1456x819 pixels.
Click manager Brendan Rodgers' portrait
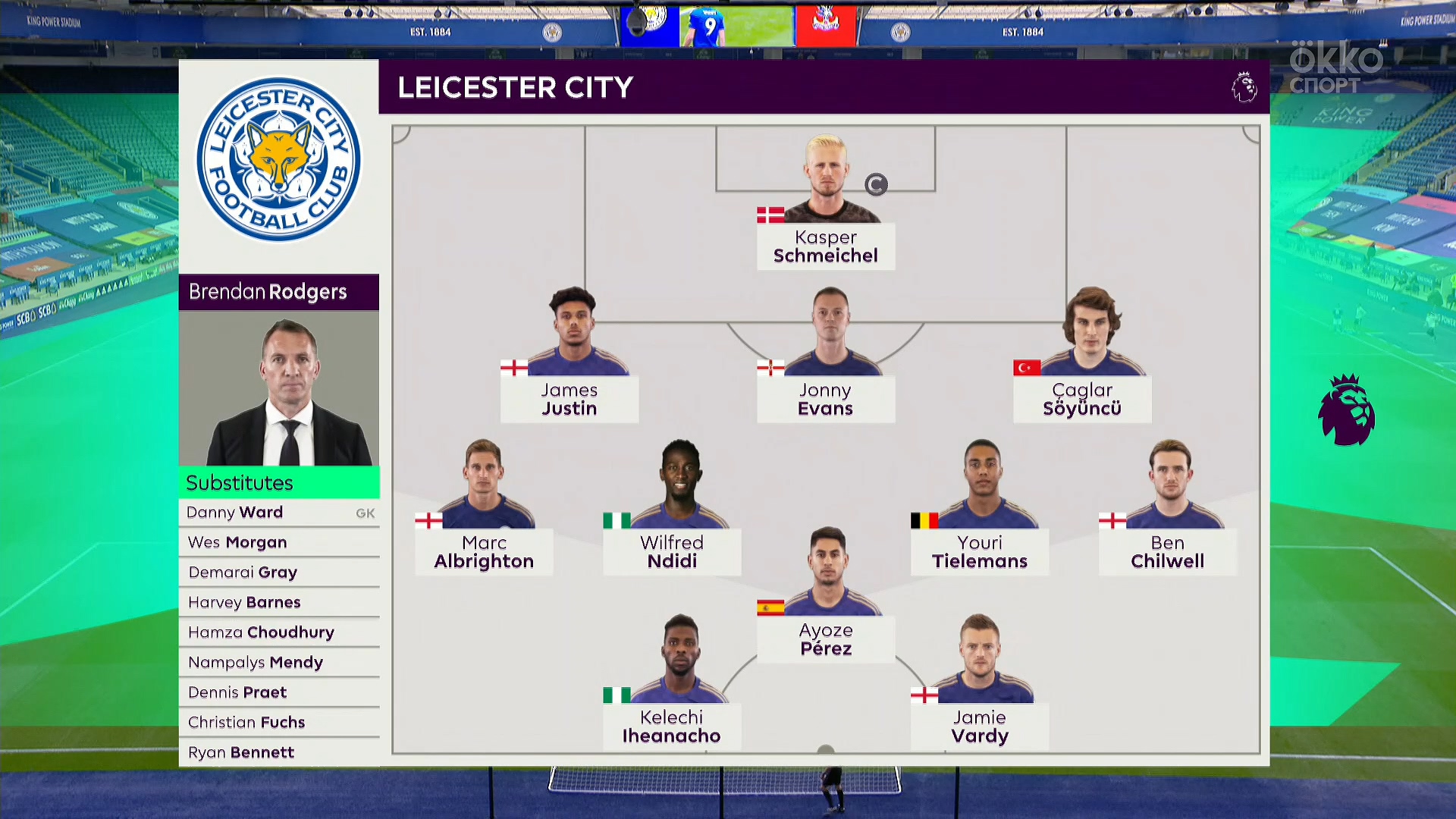point(279,388)
